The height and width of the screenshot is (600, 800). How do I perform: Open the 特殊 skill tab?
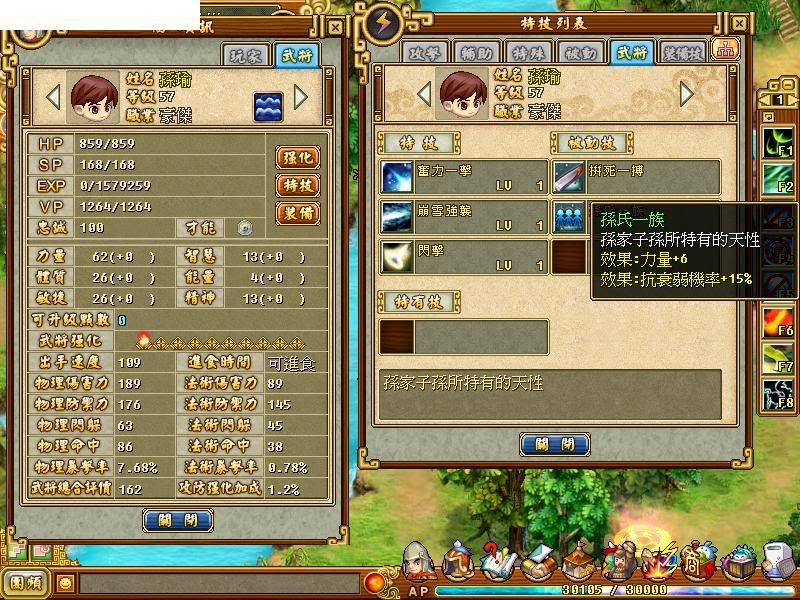pos(527,52)
